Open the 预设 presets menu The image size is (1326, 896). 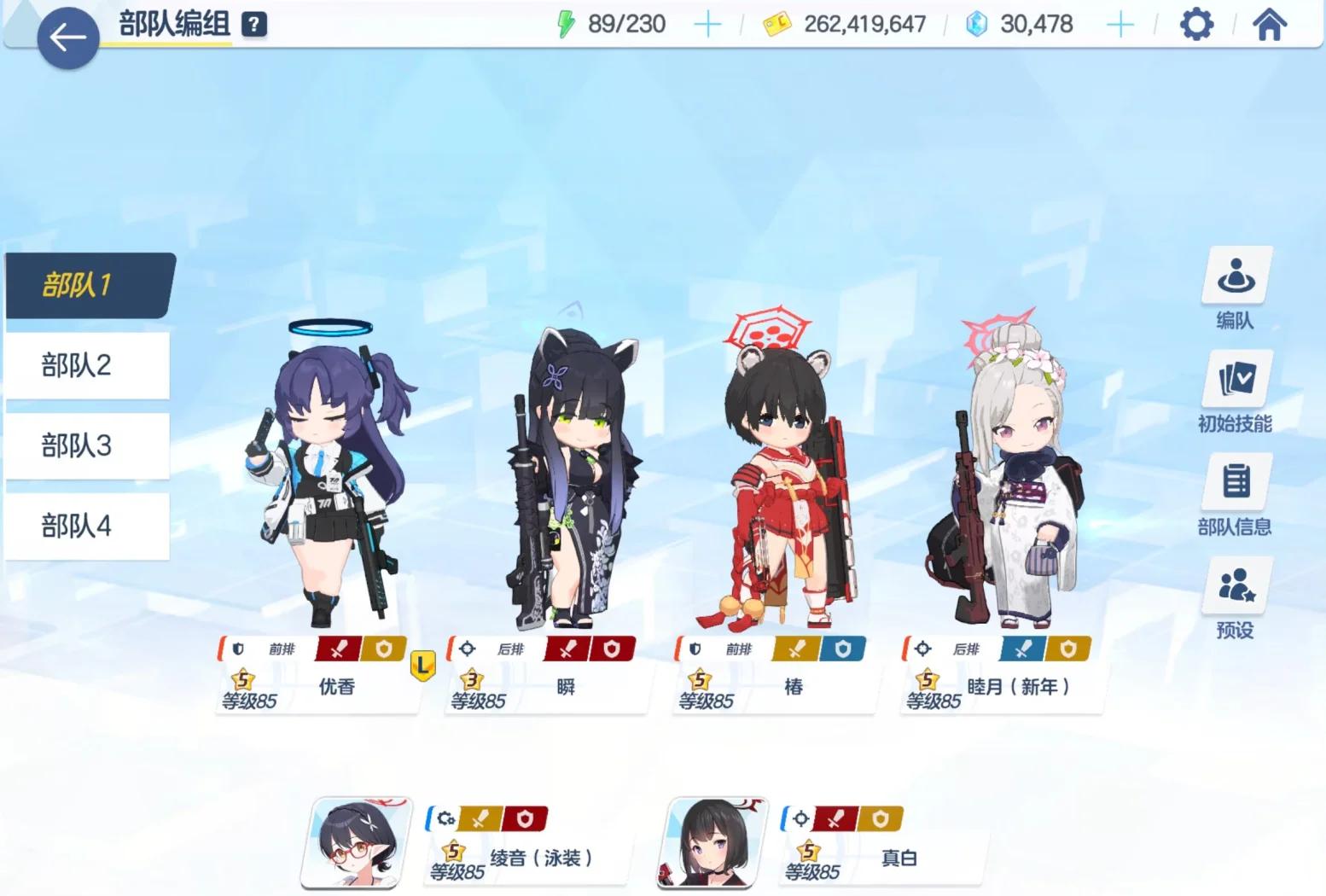1236,599
